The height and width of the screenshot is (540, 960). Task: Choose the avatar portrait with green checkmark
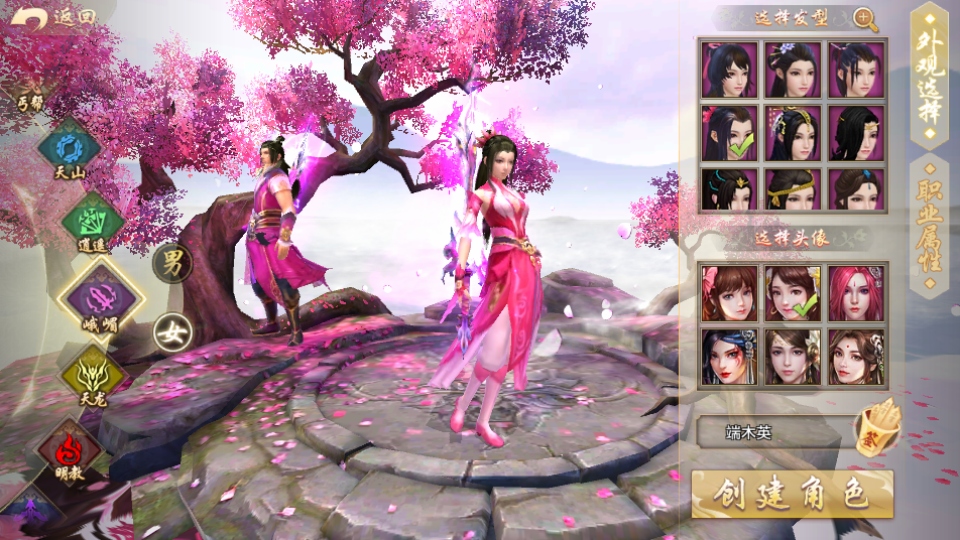(793, 292)
